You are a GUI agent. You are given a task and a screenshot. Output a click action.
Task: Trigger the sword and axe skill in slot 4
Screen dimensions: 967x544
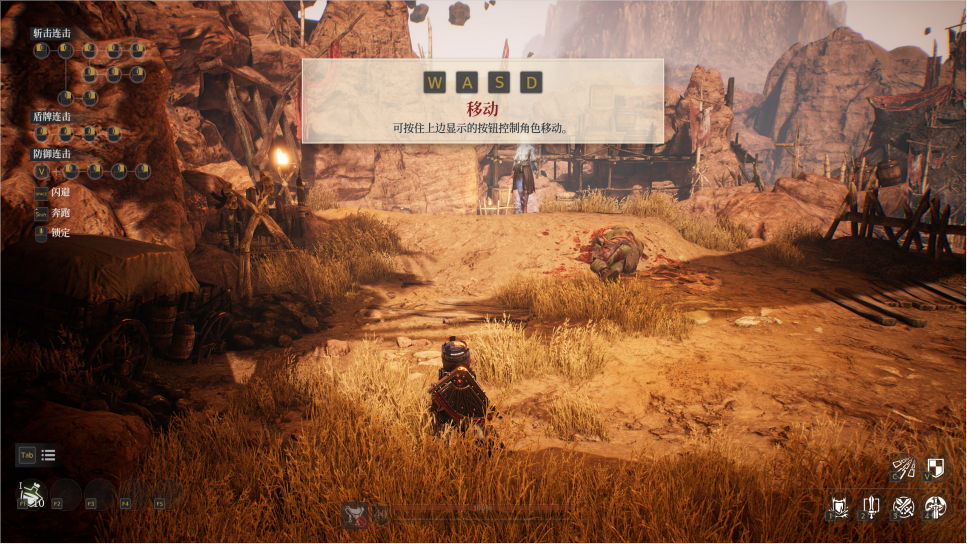pyautogui.click(x=935, y=507)
